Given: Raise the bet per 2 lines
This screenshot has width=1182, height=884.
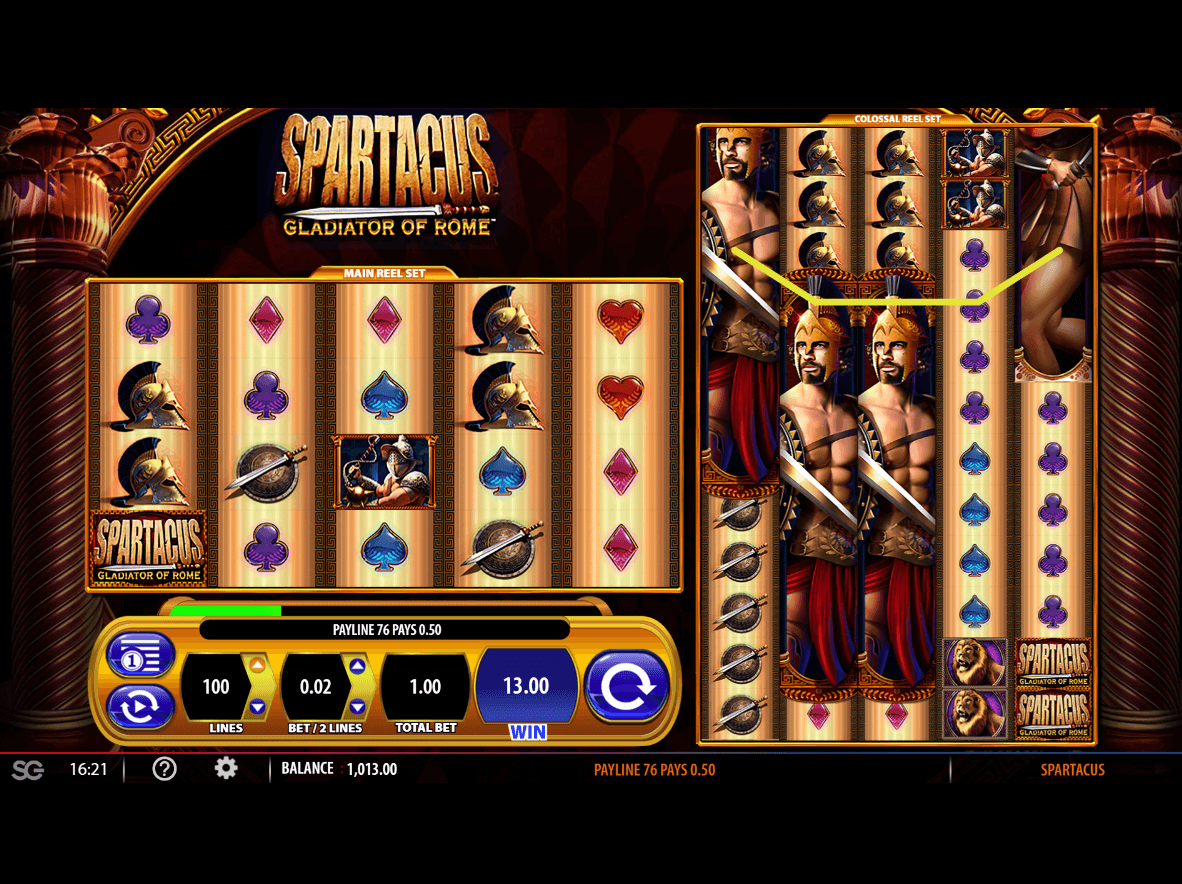Looking at the screenshot, I should [x=357, y=665].
